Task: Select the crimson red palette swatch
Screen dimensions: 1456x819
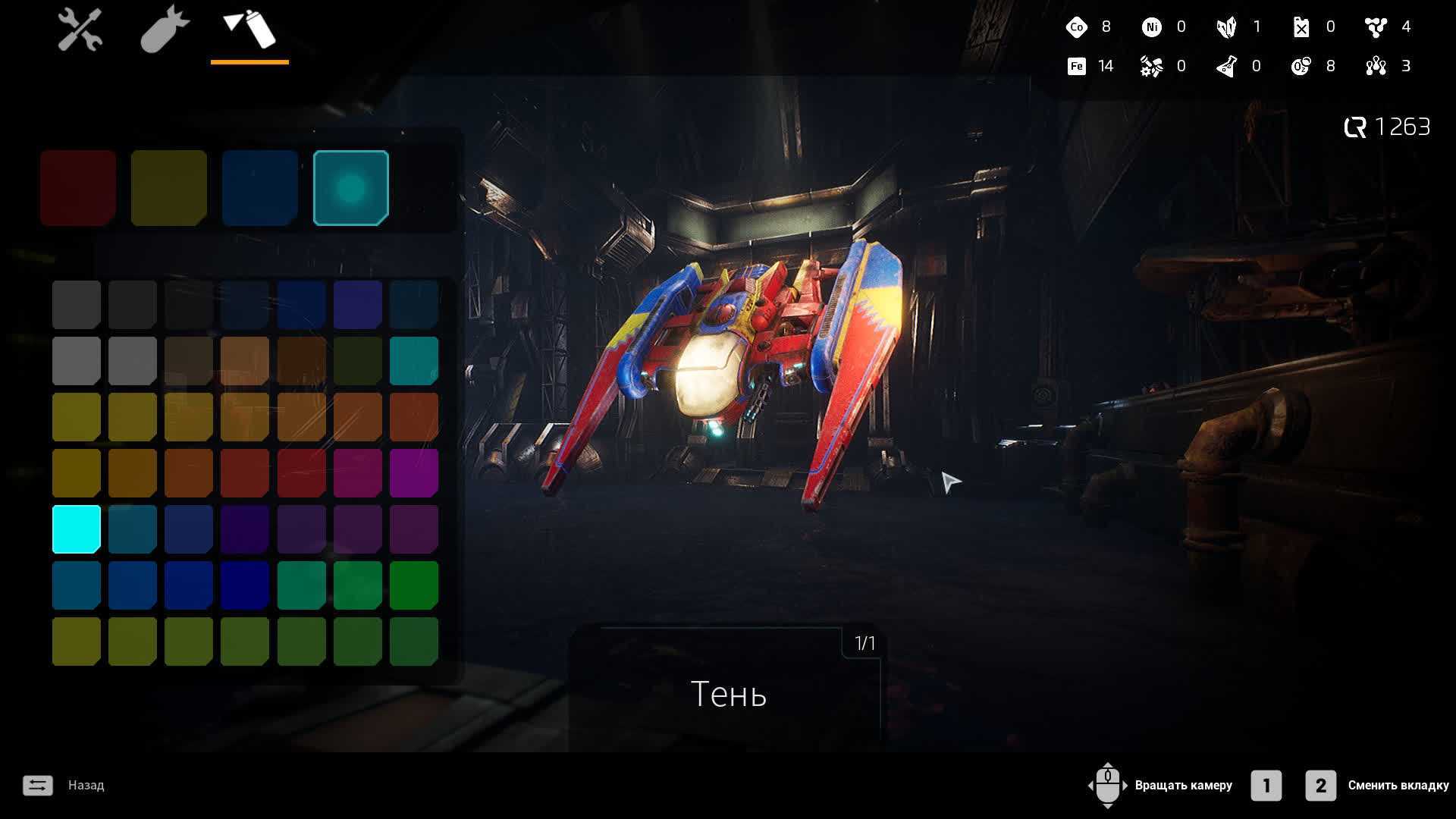Action: point(302,472)
